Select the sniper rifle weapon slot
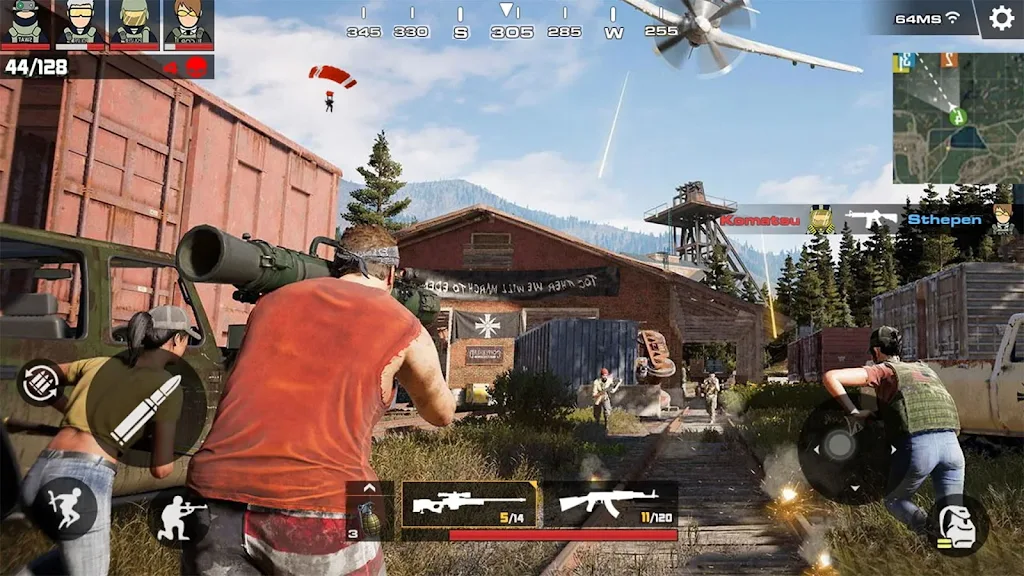1024x576 pixels. pos(471,504)
